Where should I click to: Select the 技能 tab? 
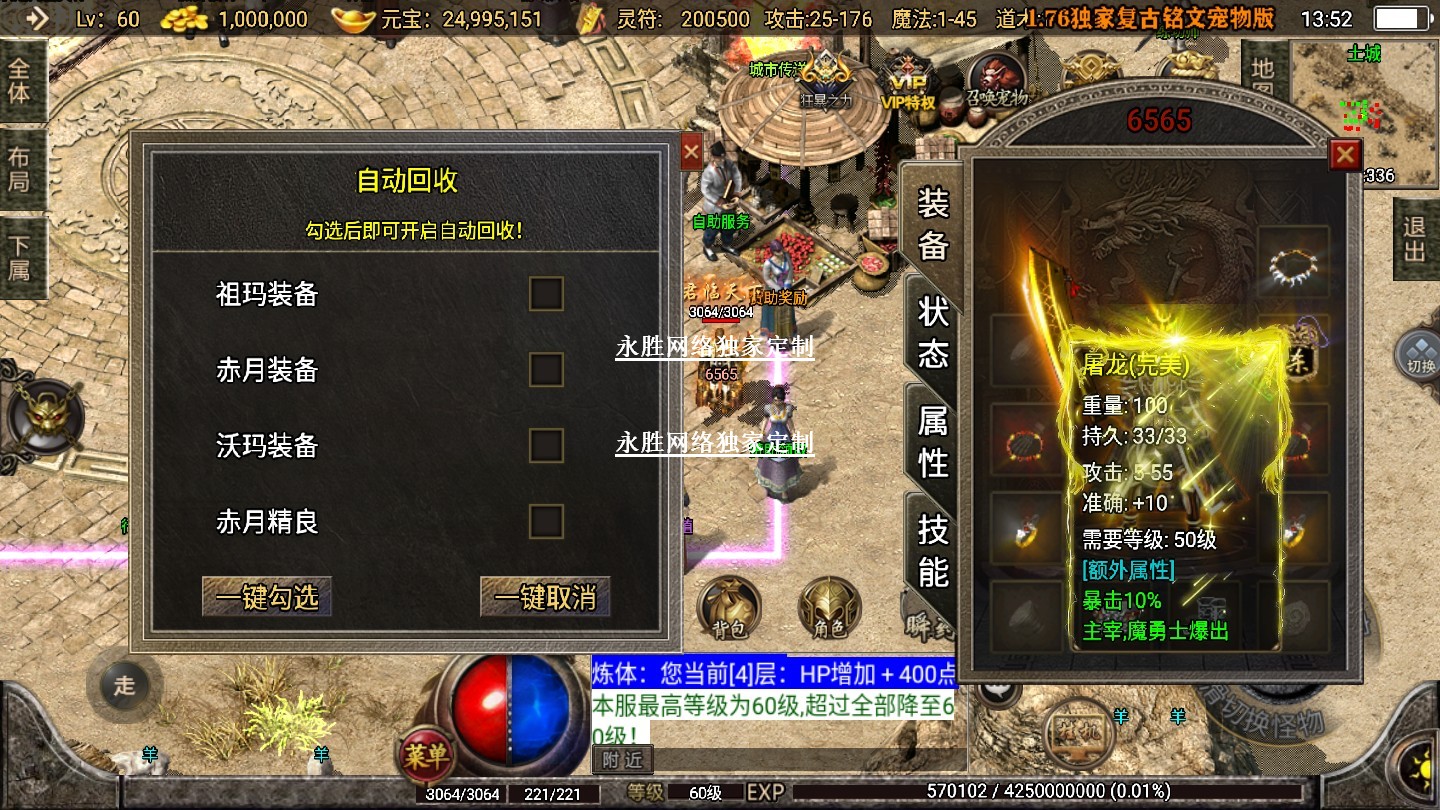[932, 550]
